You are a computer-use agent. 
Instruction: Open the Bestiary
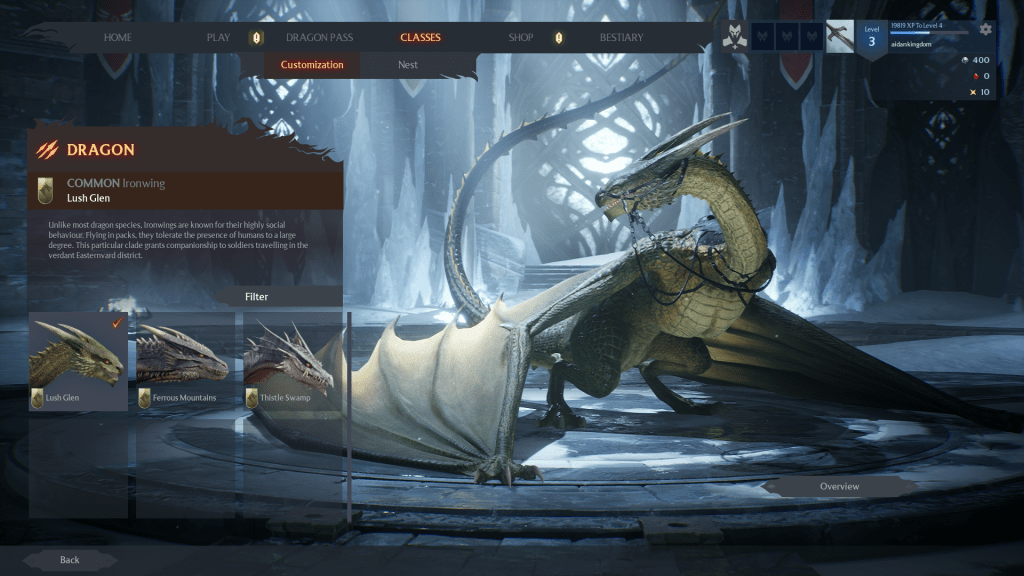click(621, 38)
